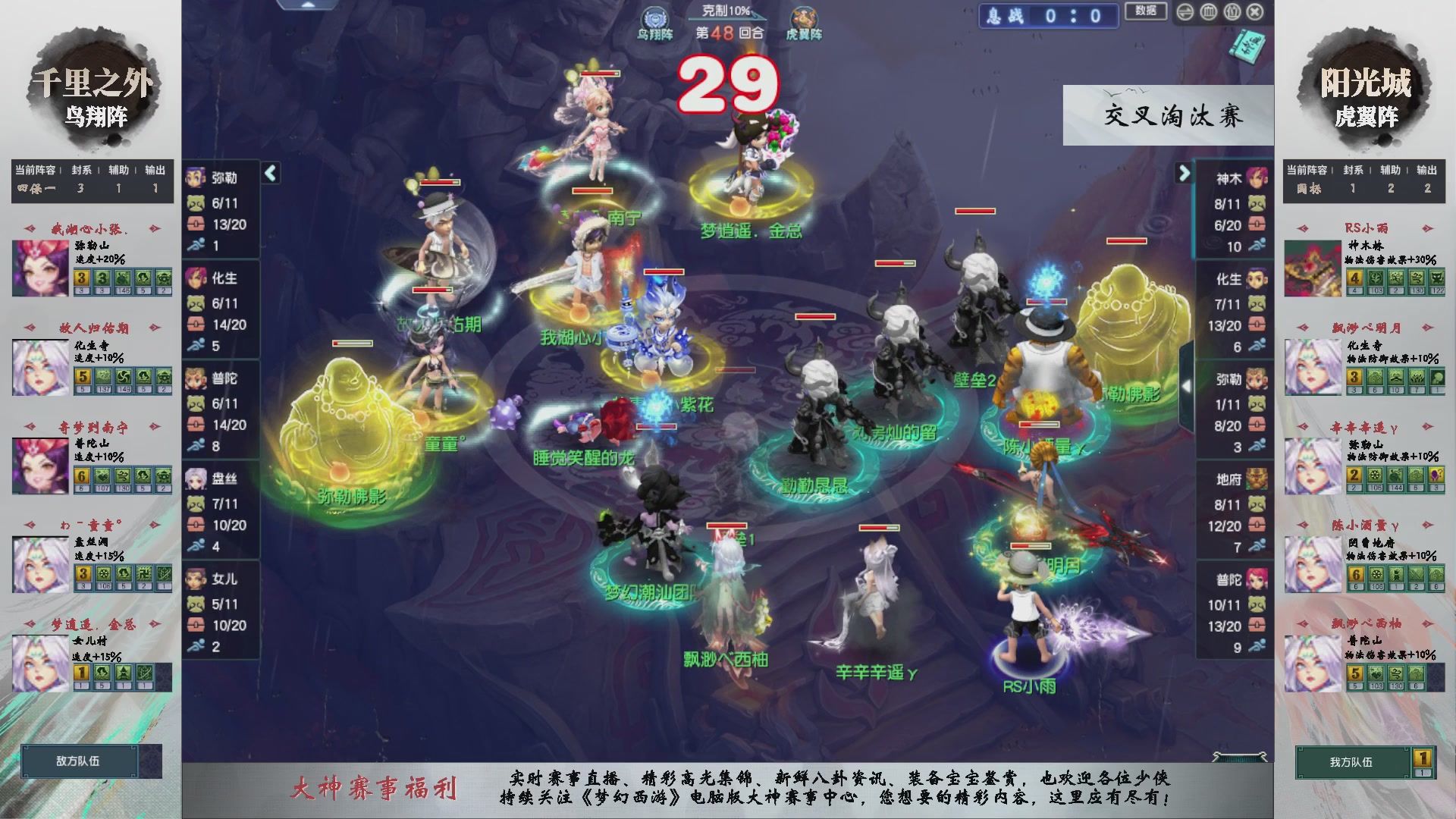Open the event manual book icon below the toolbar
The height and width of the screenshot is (819, 1456).
pyautogui.click(x=1249, y=45)
